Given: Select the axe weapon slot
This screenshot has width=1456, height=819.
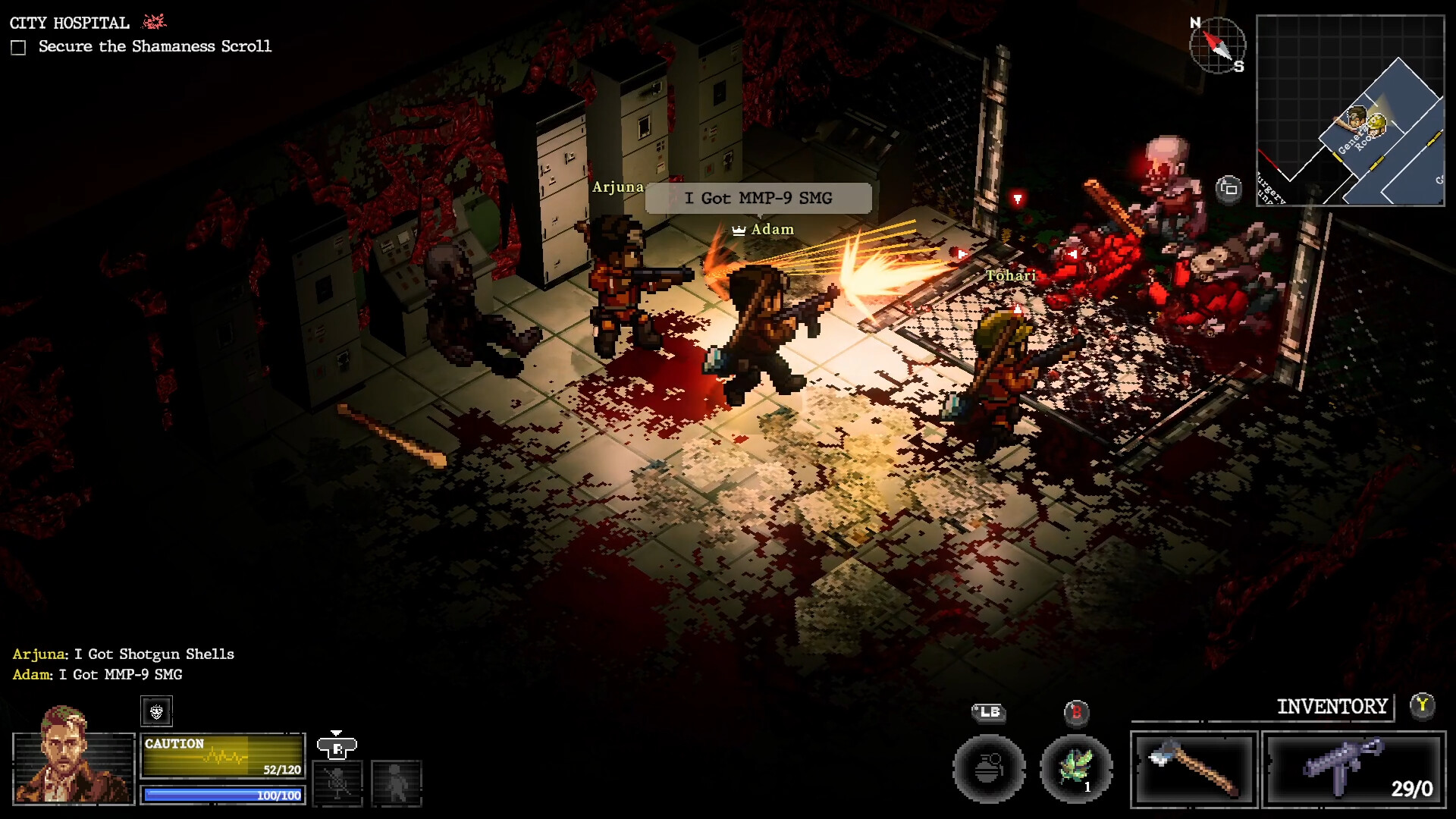Looking at the screenshot, I should (x=1194, y=770).
